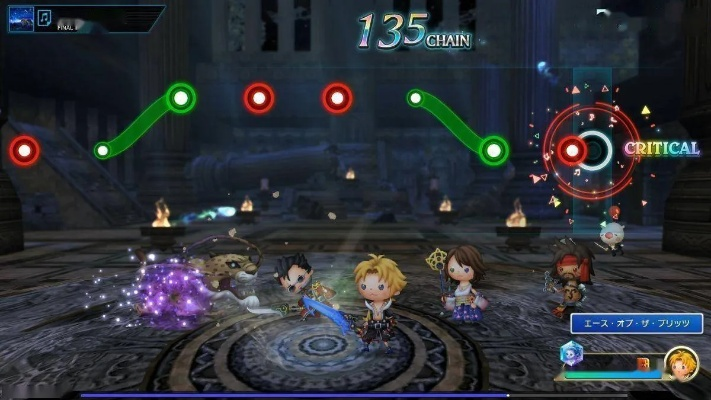This screenshot has width=711, height=400.
Task: Click the エース・オブ・ザ・ブリッツ ability banner
Action: [x=636, y=323]
